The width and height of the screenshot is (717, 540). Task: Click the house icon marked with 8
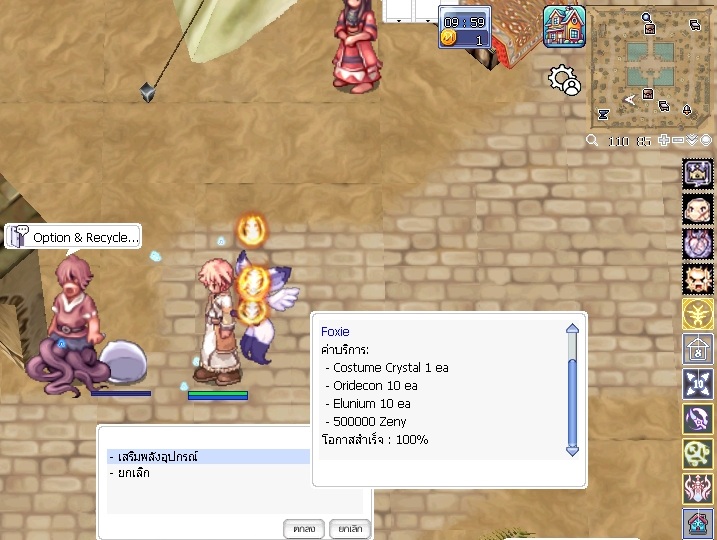[x=697, y=349]
